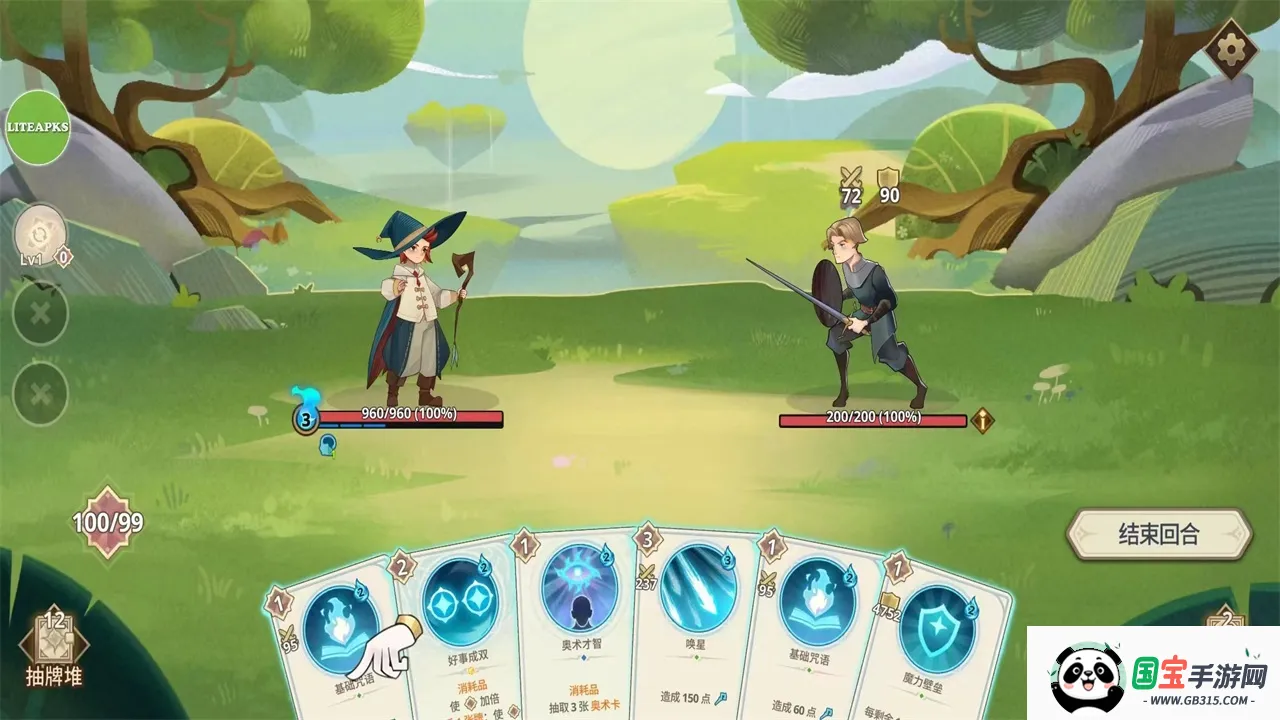Click the enemy sword attack stat showing 72

pyautogui.click(x=849, y=188)
